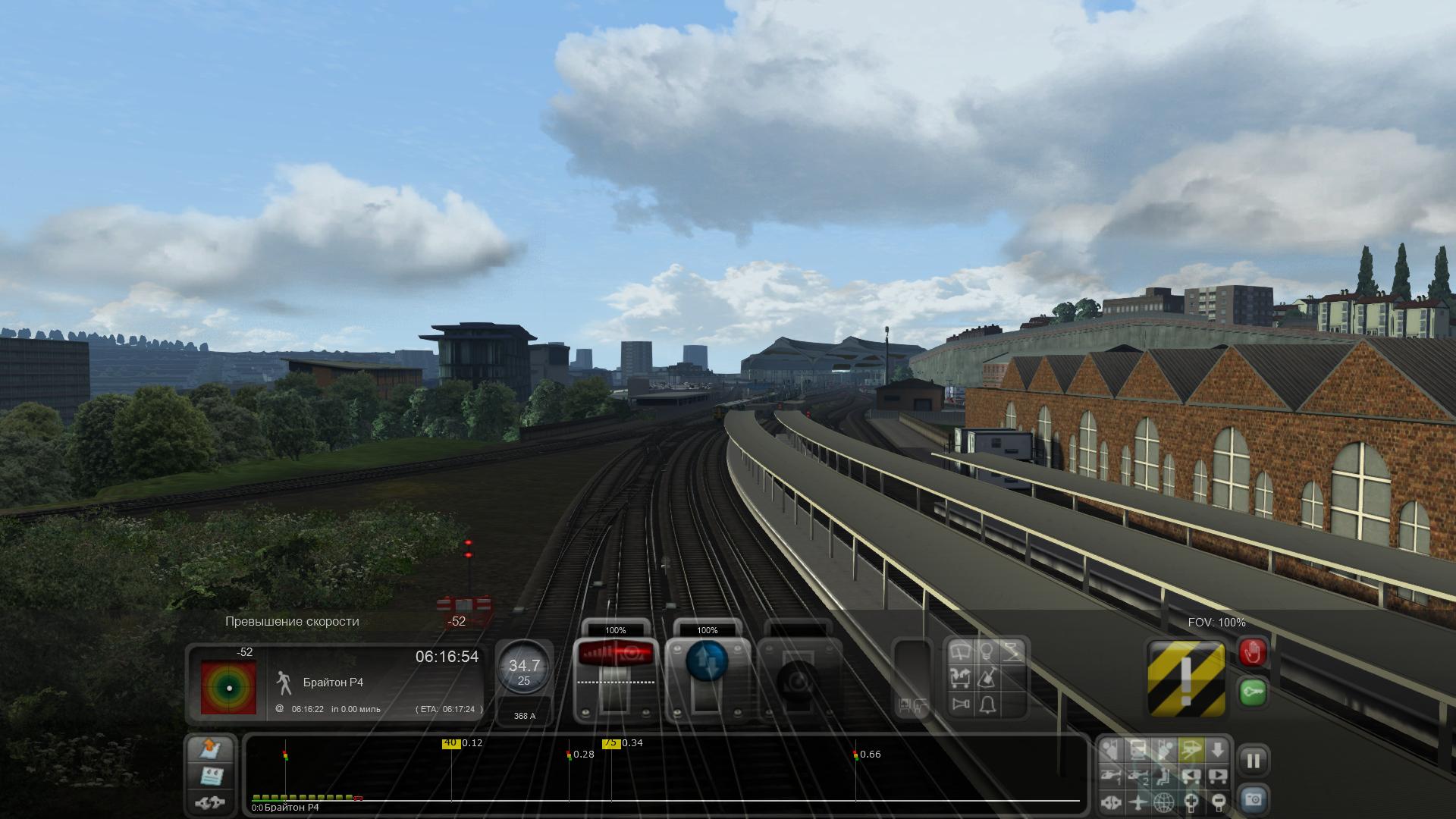
Task: Sound the horn icon
Action: [962, 704]
